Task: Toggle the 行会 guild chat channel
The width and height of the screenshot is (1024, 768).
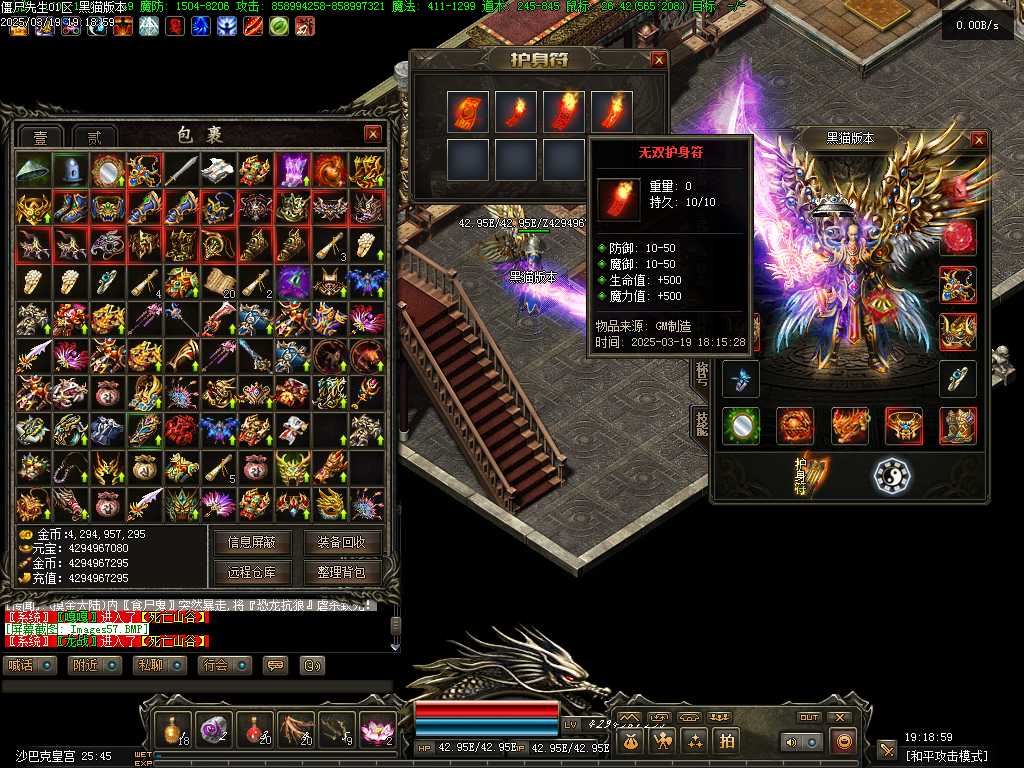Action: pos(223,665)
